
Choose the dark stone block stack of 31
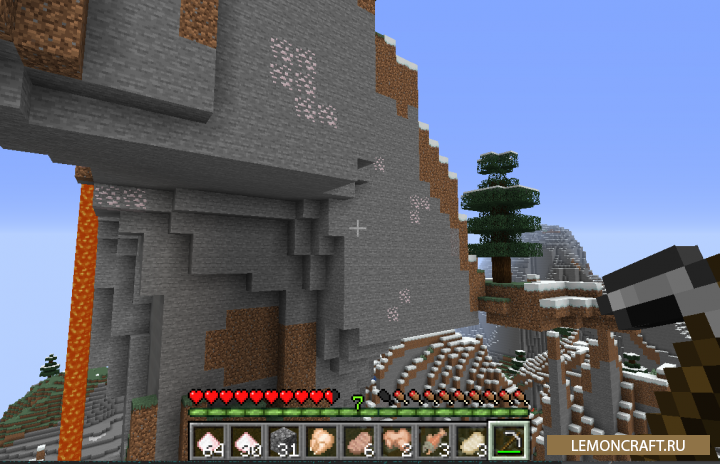(283, 439)
